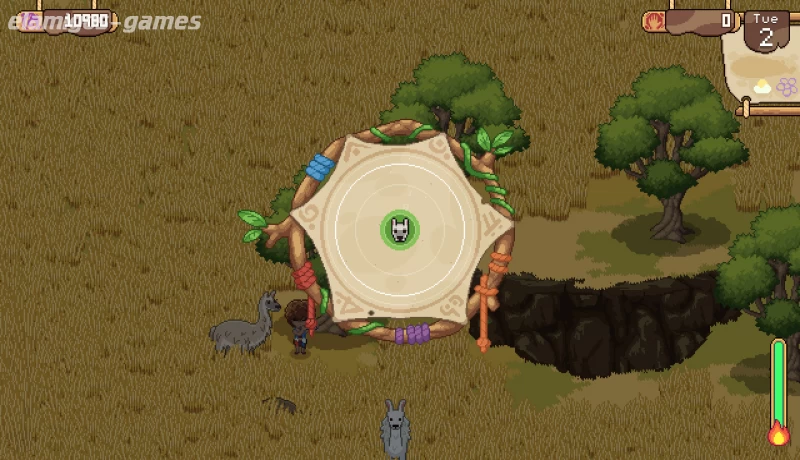Select the red handprint icon
Viewport: 800px width, 460px height.
tap(656, 20)
